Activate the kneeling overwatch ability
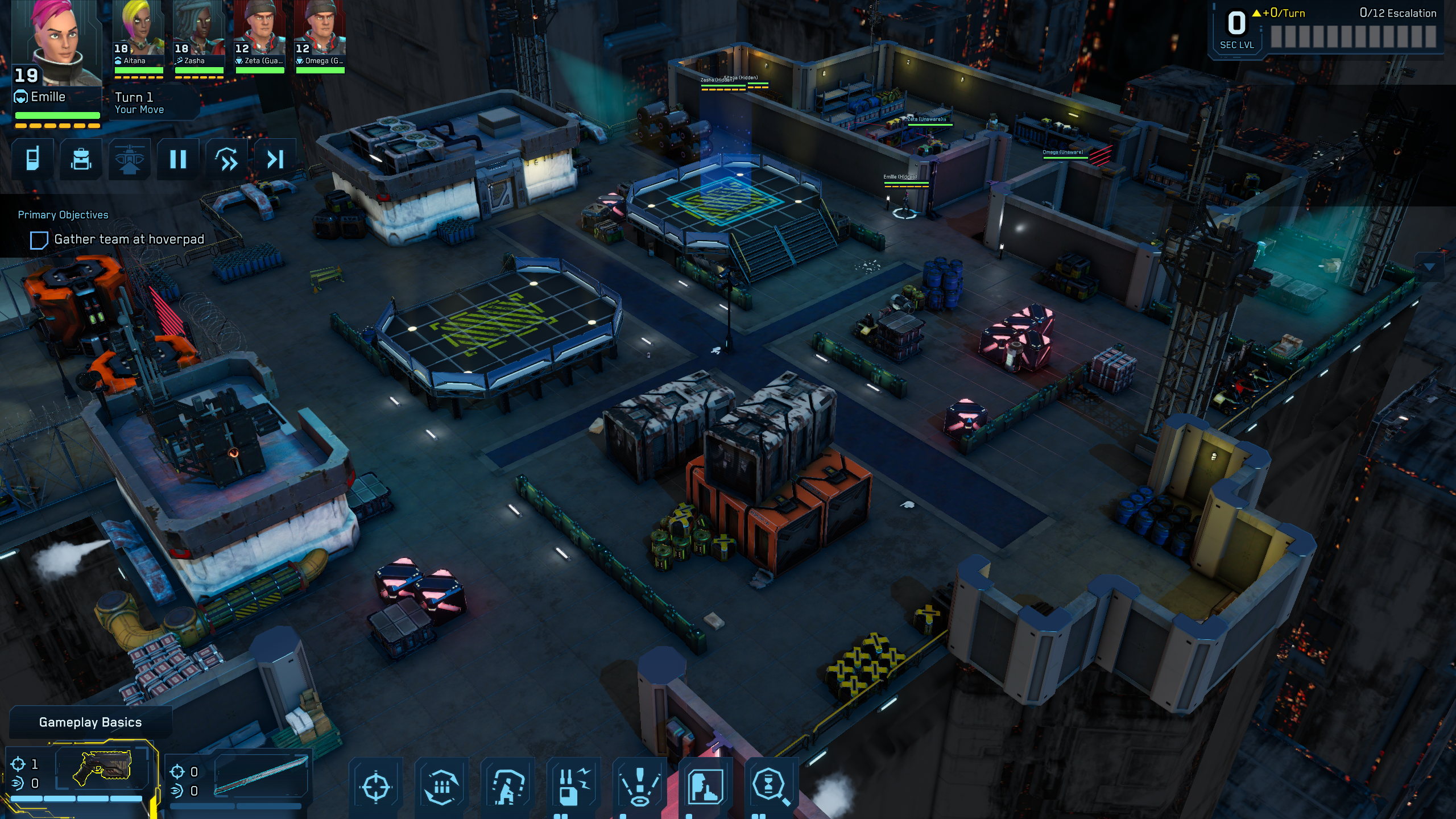Viewport: 1456px width, 819px height. click(508, 787)
